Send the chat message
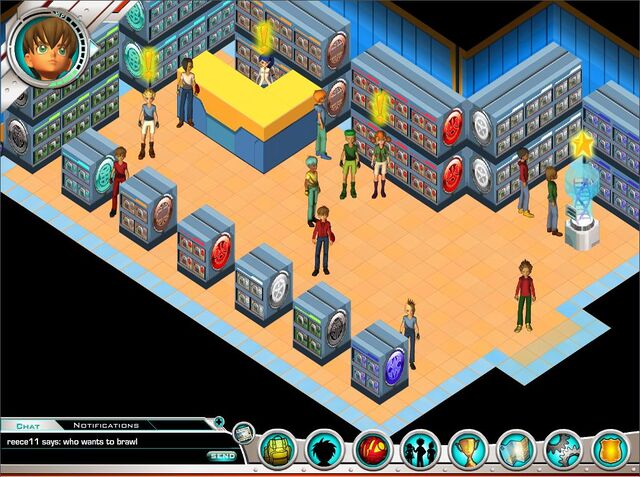 (222, 456)
